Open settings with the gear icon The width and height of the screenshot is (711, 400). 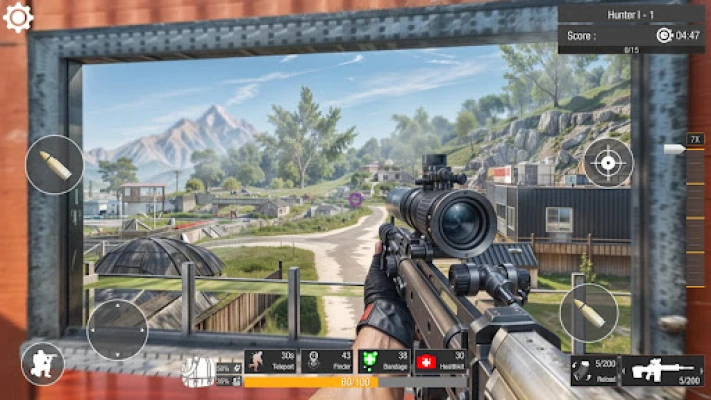(19, 17)
